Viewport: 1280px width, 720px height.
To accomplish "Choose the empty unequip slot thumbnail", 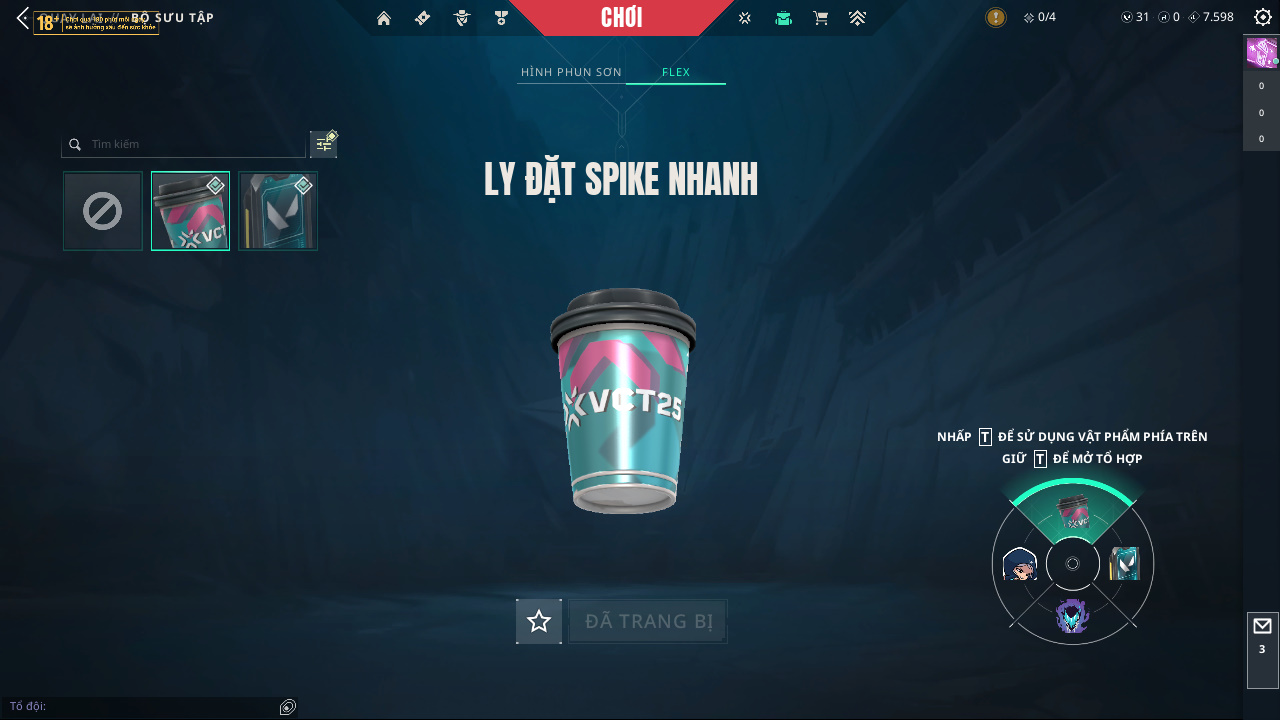I will point(103,211).
